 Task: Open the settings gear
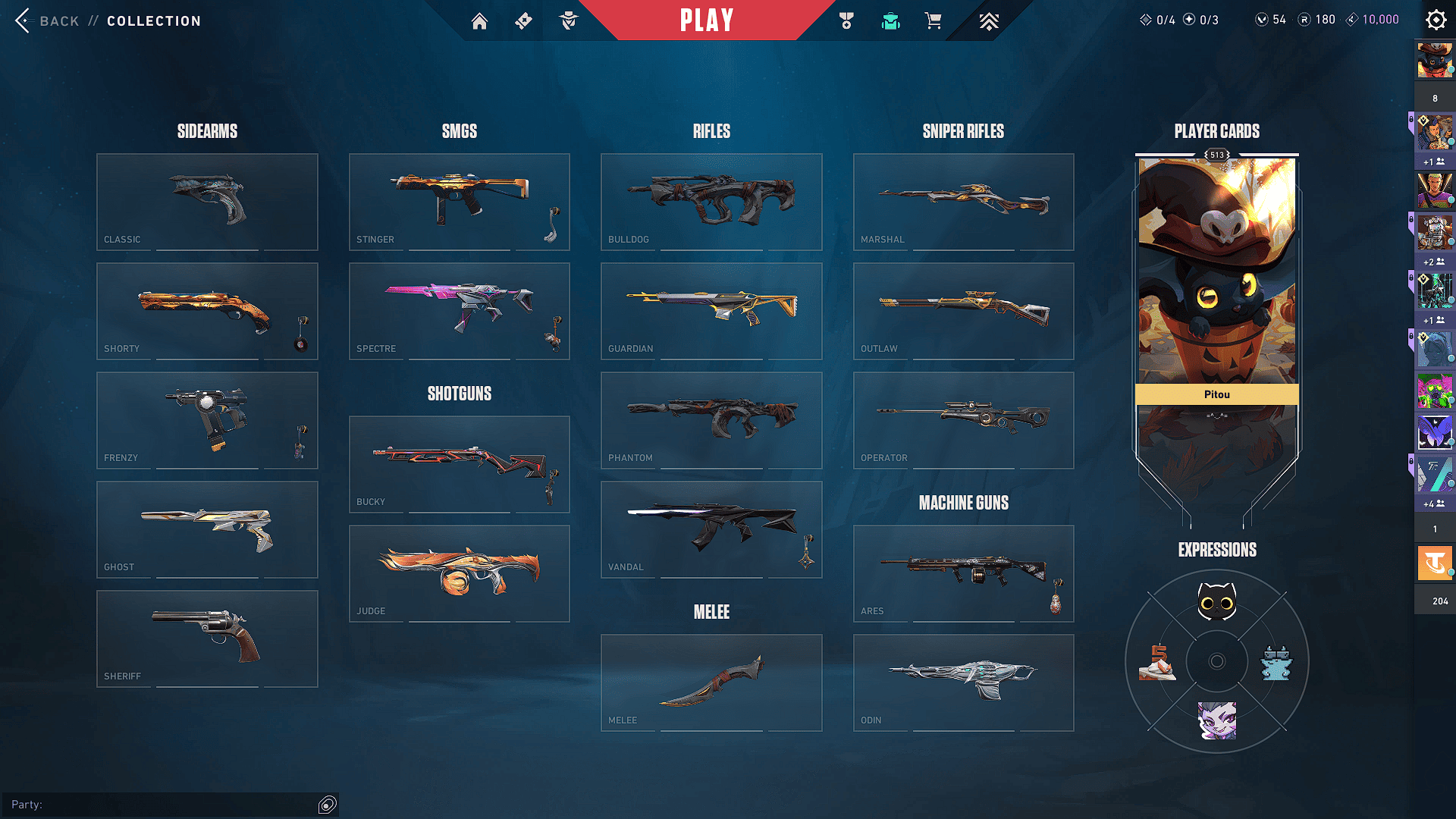1436,20
